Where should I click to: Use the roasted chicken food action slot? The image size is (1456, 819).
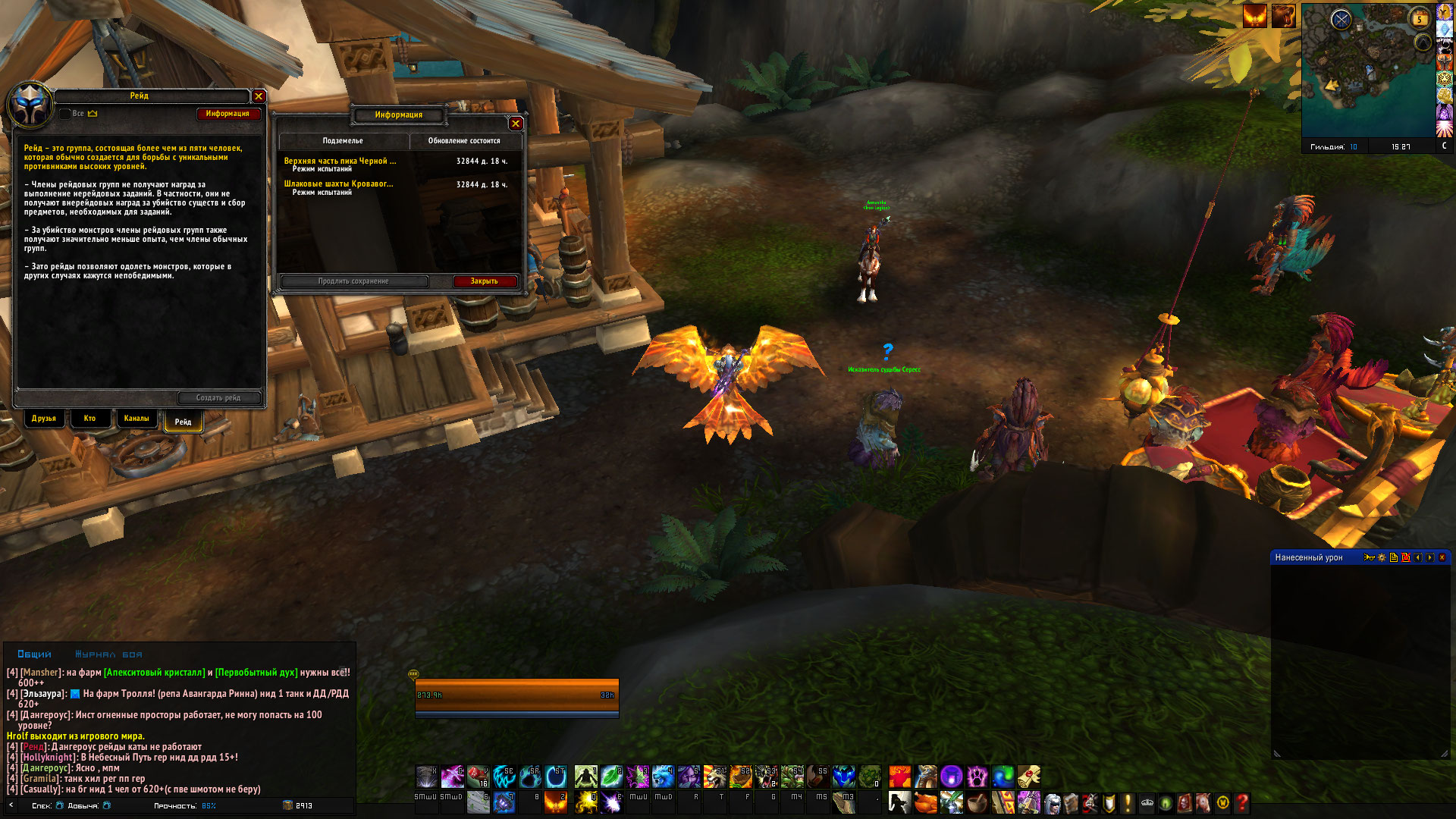[924, 802]
